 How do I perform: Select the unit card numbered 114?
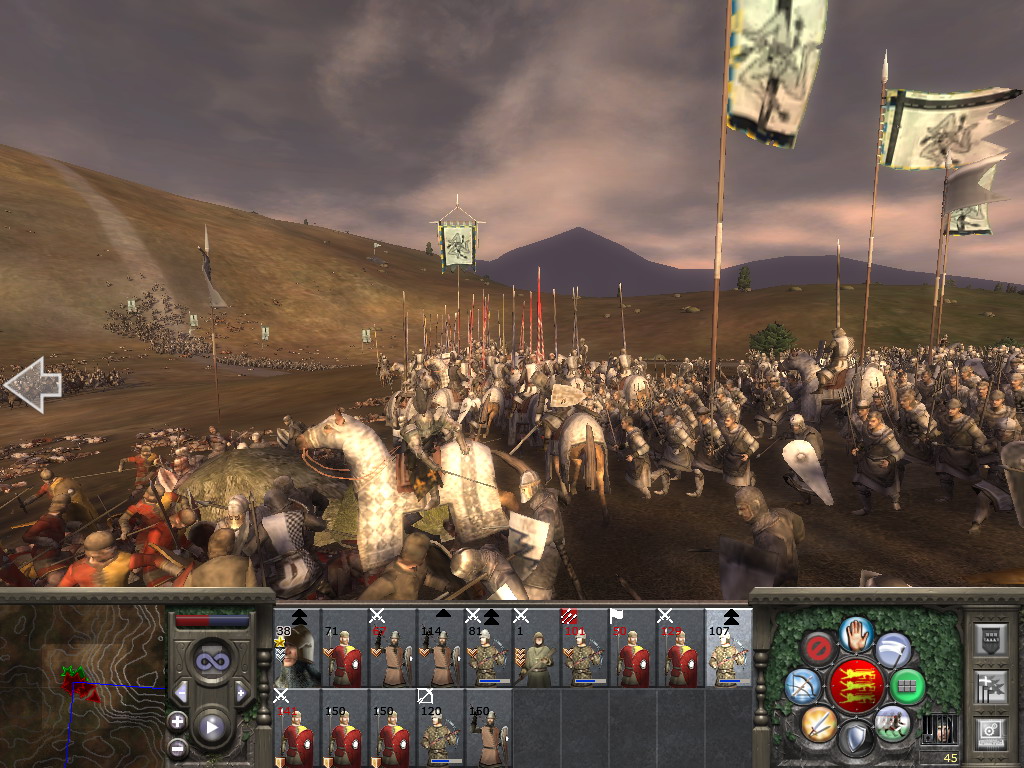441,655
